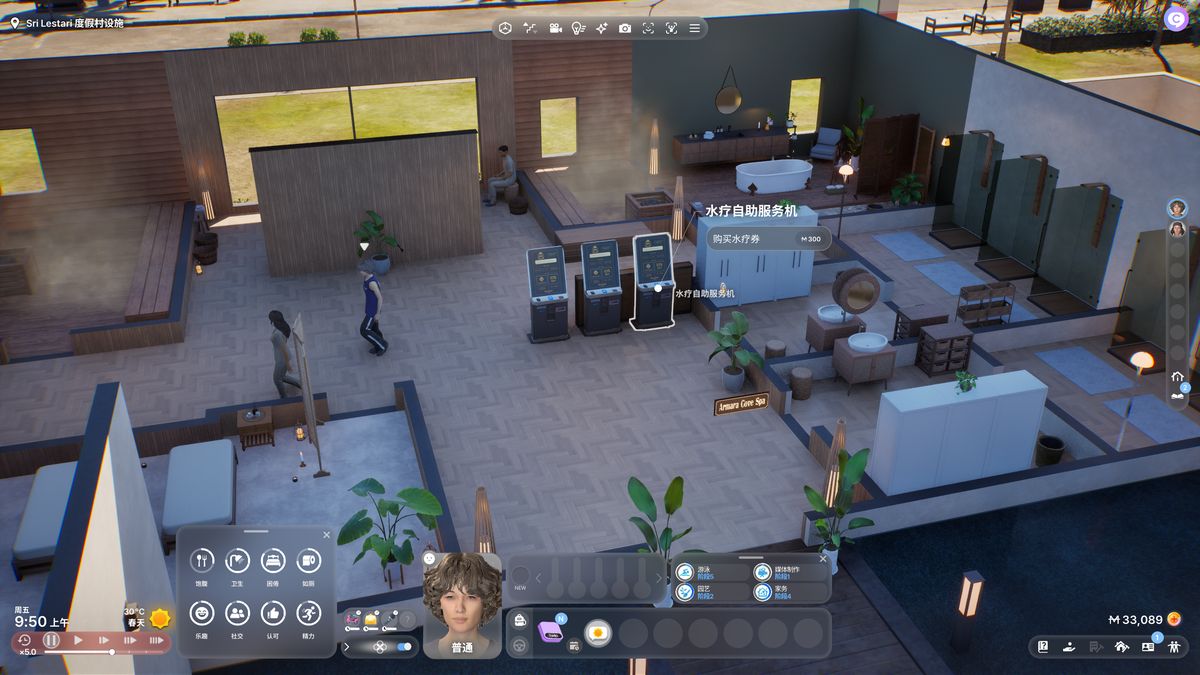The width and height of the screenshot is (1200, 675).
Task: Select the sun speech-bubble action slot
Action: (598, 633)
